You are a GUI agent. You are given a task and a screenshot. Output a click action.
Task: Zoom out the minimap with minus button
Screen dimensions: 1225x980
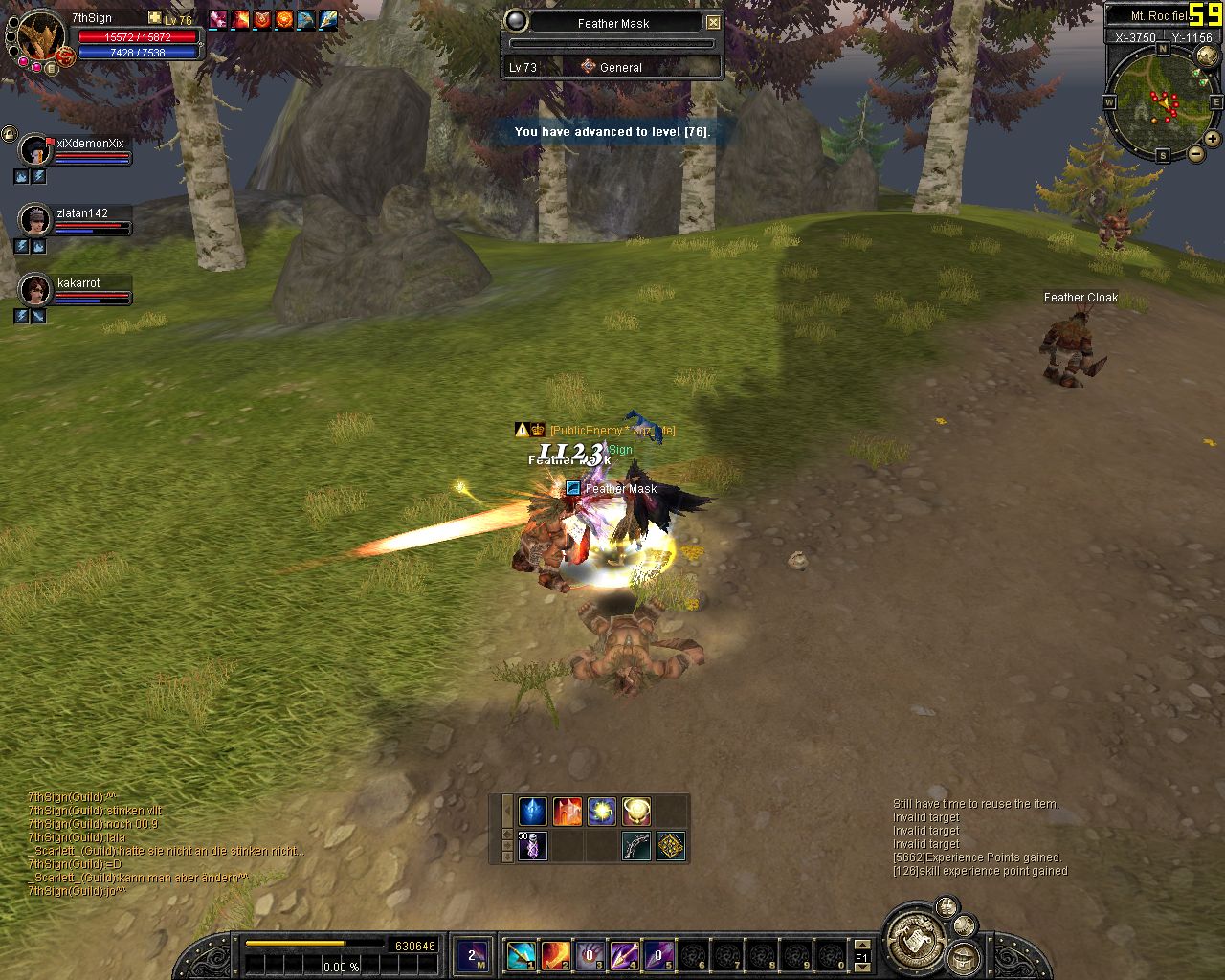point(1196,153)
